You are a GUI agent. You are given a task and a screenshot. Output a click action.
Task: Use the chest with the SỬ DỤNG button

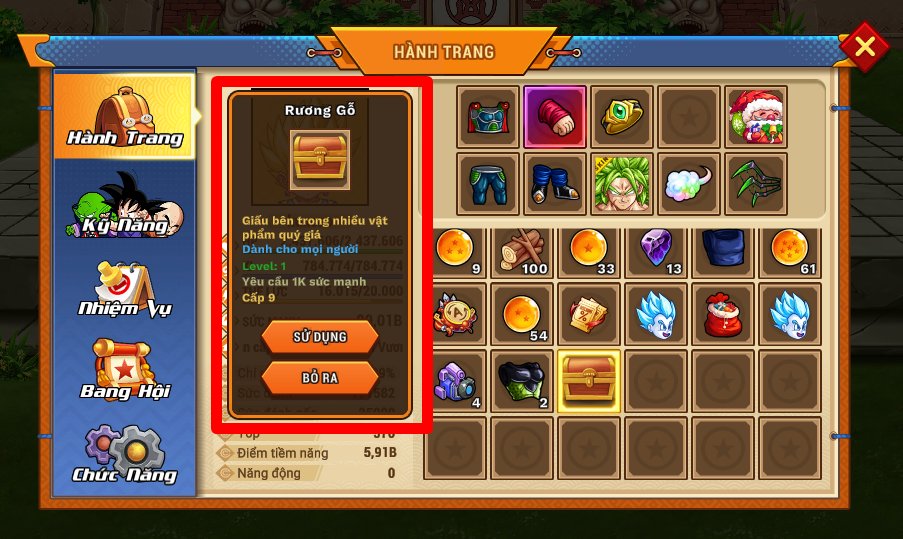click(x=320, y=337)
